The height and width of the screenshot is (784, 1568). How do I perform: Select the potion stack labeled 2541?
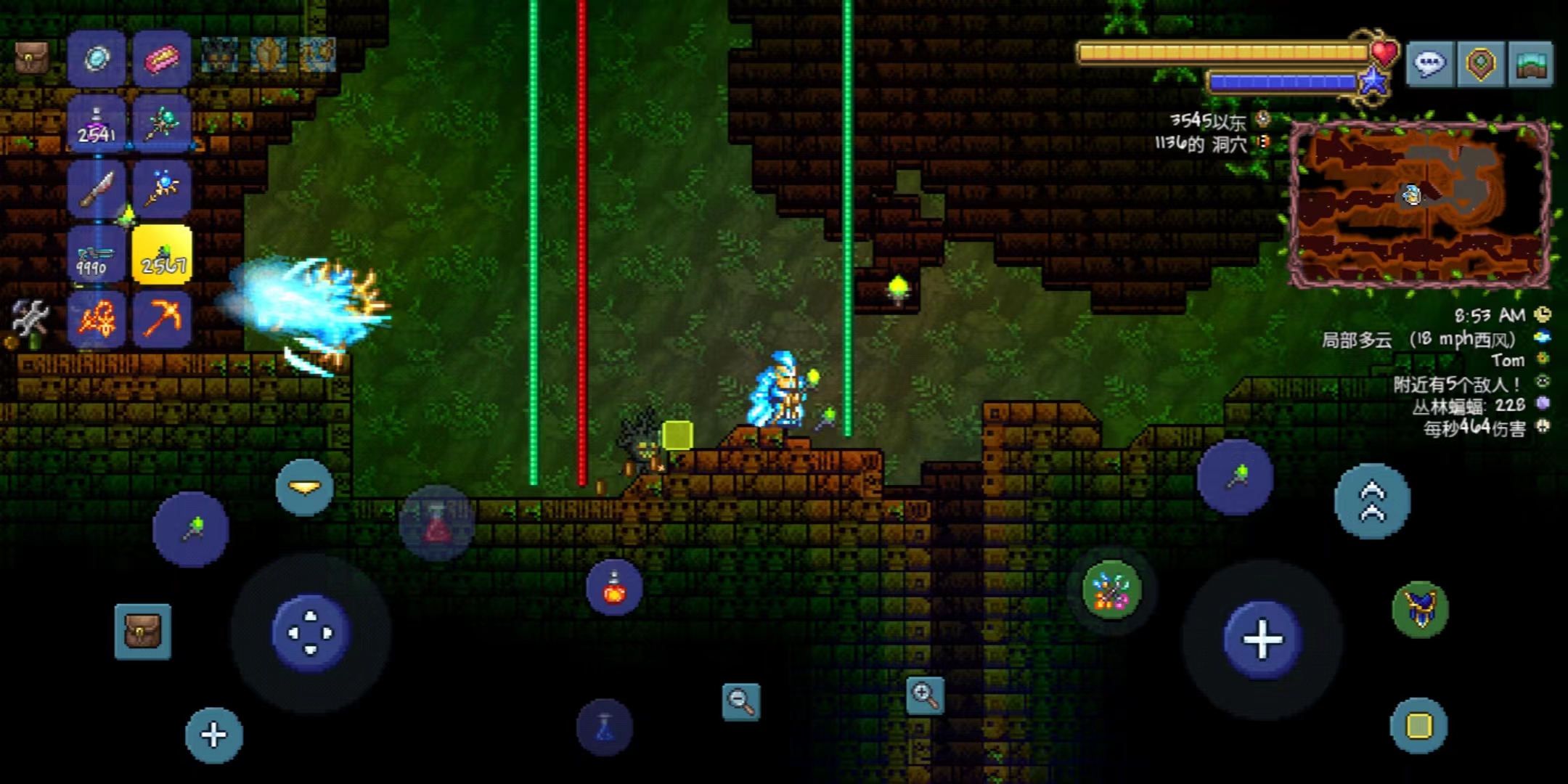tap(96, 124)
